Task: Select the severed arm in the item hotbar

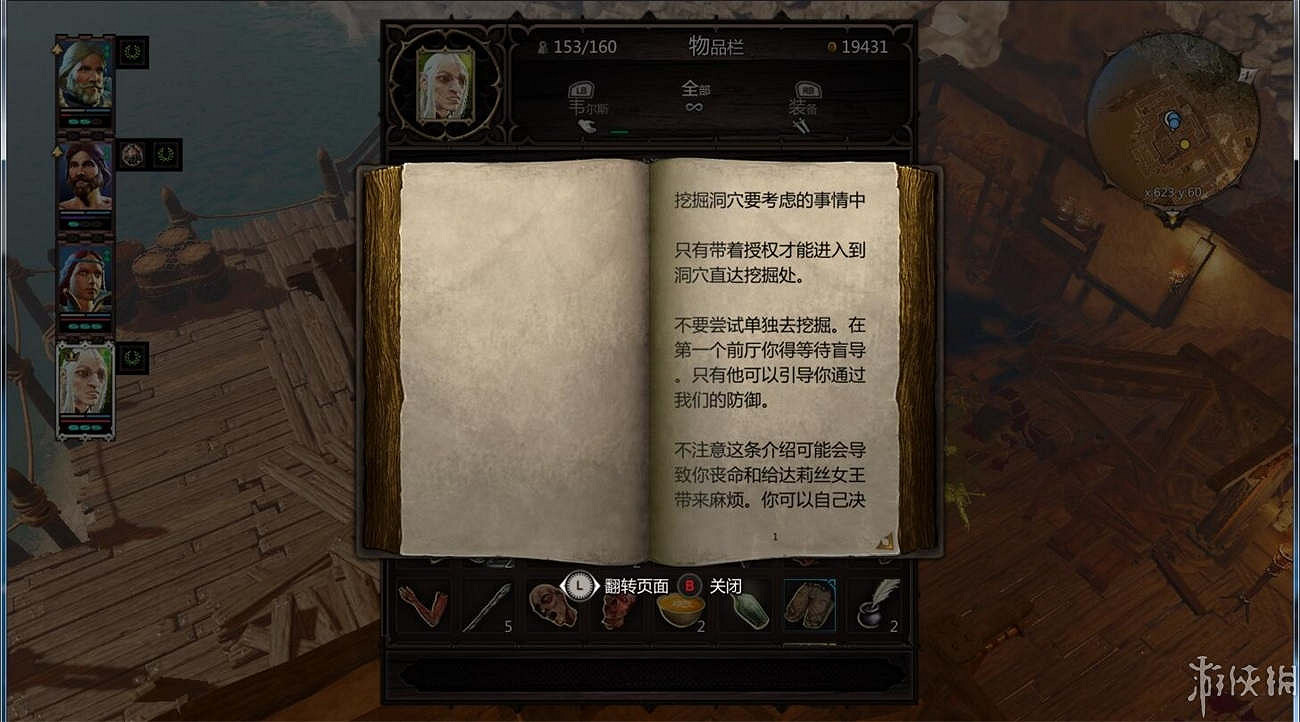Action: tap(420, 606)
